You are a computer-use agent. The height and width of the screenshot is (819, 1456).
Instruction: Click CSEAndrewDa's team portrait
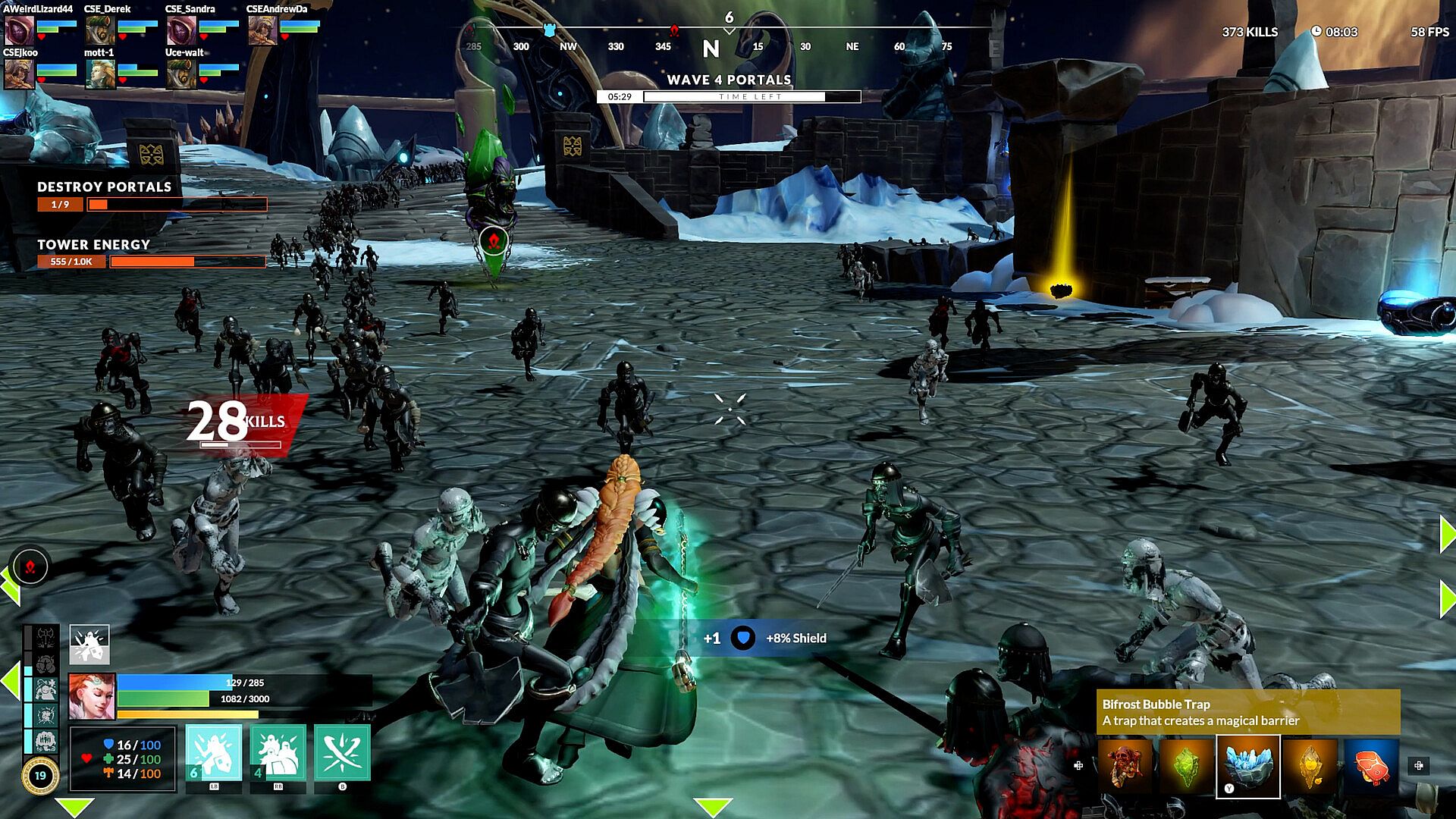tap(262, 30)
